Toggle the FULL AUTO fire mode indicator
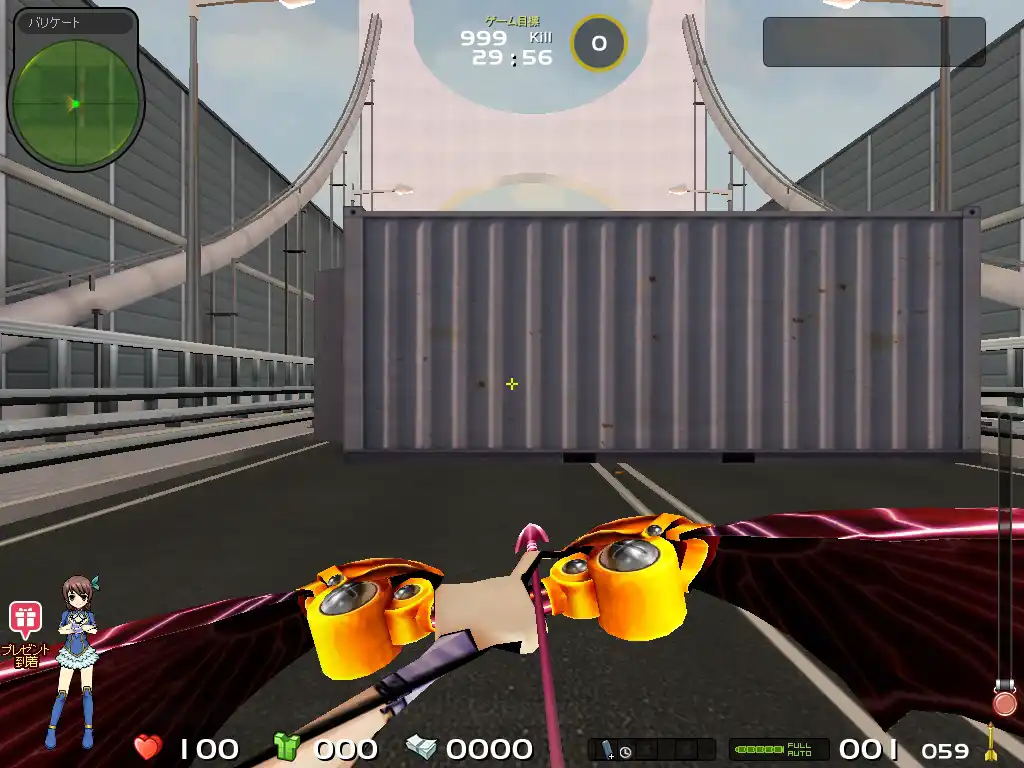Image resolution: width=1024 pixels, height=768 pixels. pos(779,749)
